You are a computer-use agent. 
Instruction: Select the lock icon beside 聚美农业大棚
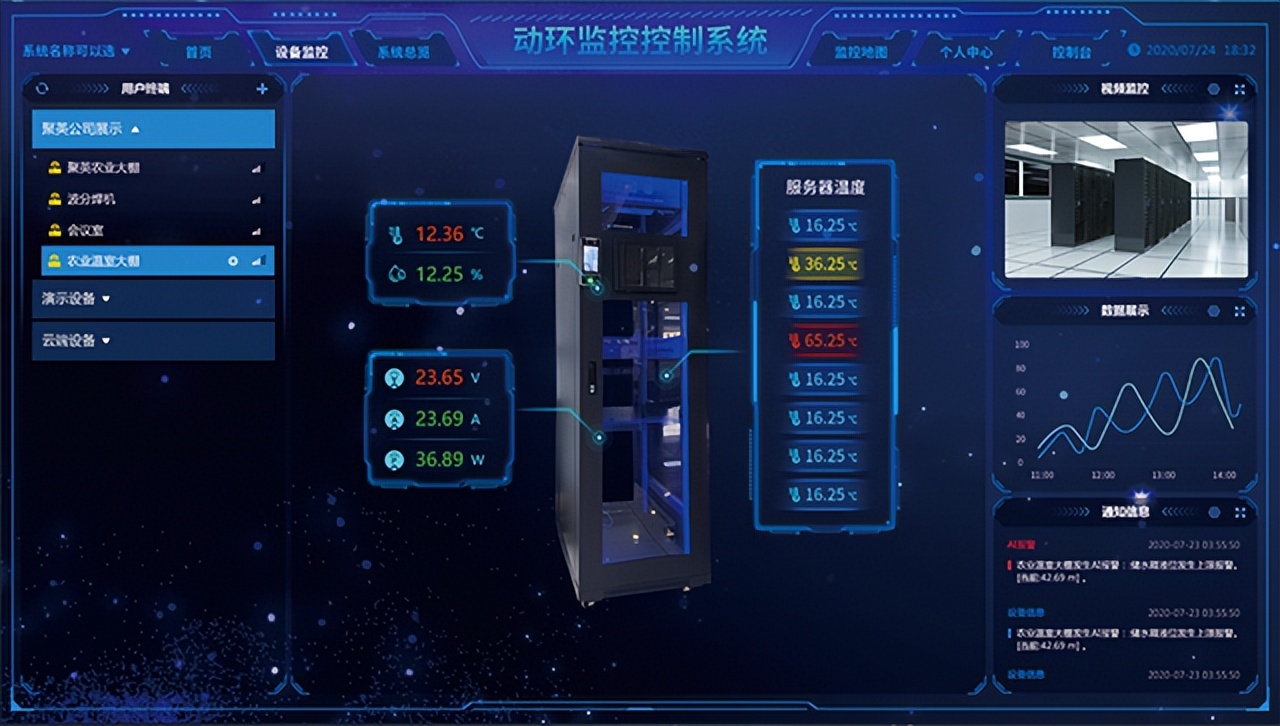point(56,168)
